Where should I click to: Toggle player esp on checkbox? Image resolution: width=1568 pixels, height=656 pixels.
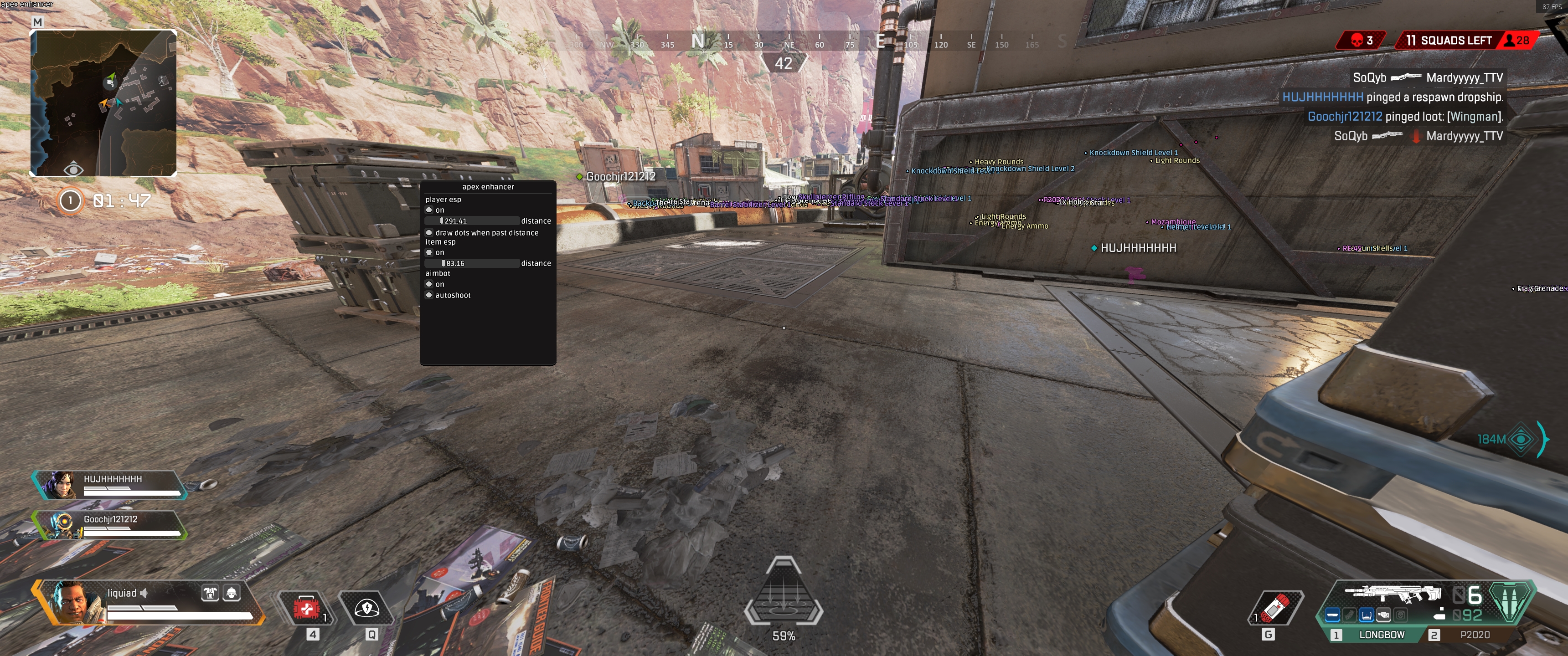(x=429, y=210)
